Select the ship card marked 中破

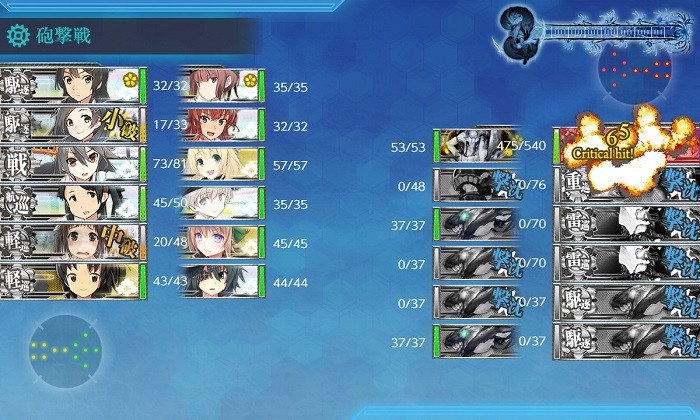[70, 242]
